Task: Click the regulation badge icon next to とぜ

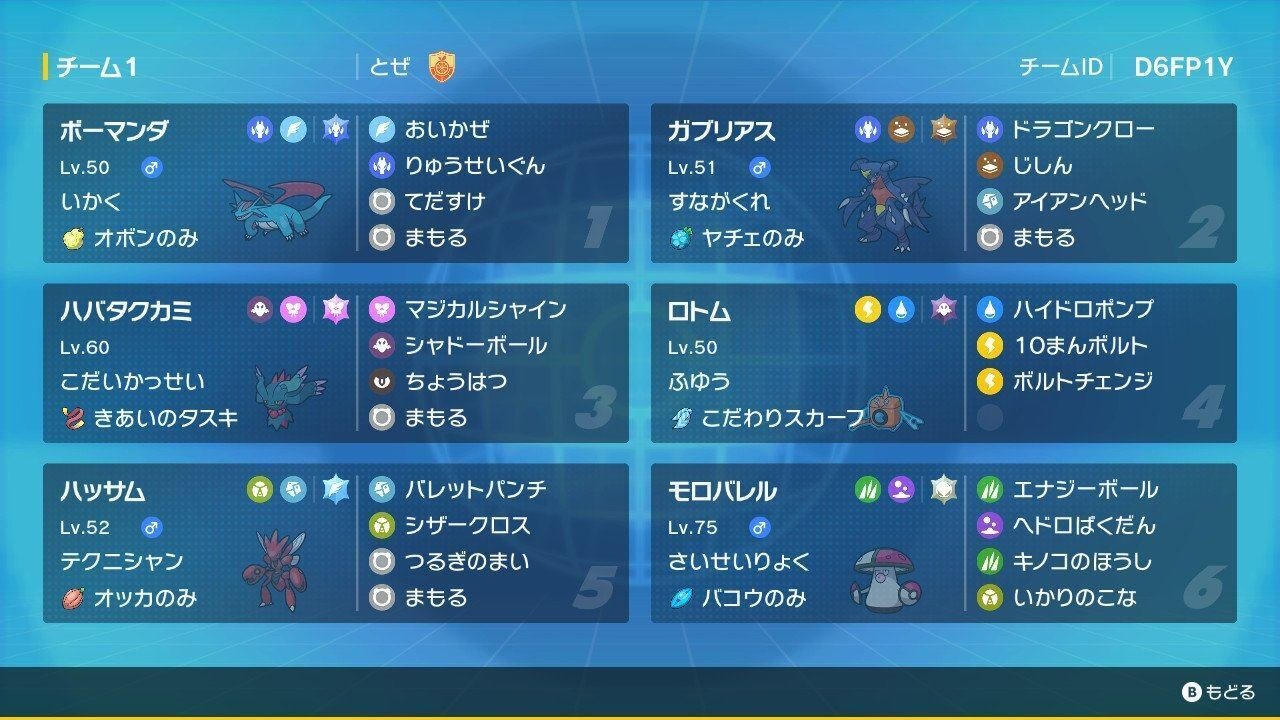Action: tap(442, 63)
